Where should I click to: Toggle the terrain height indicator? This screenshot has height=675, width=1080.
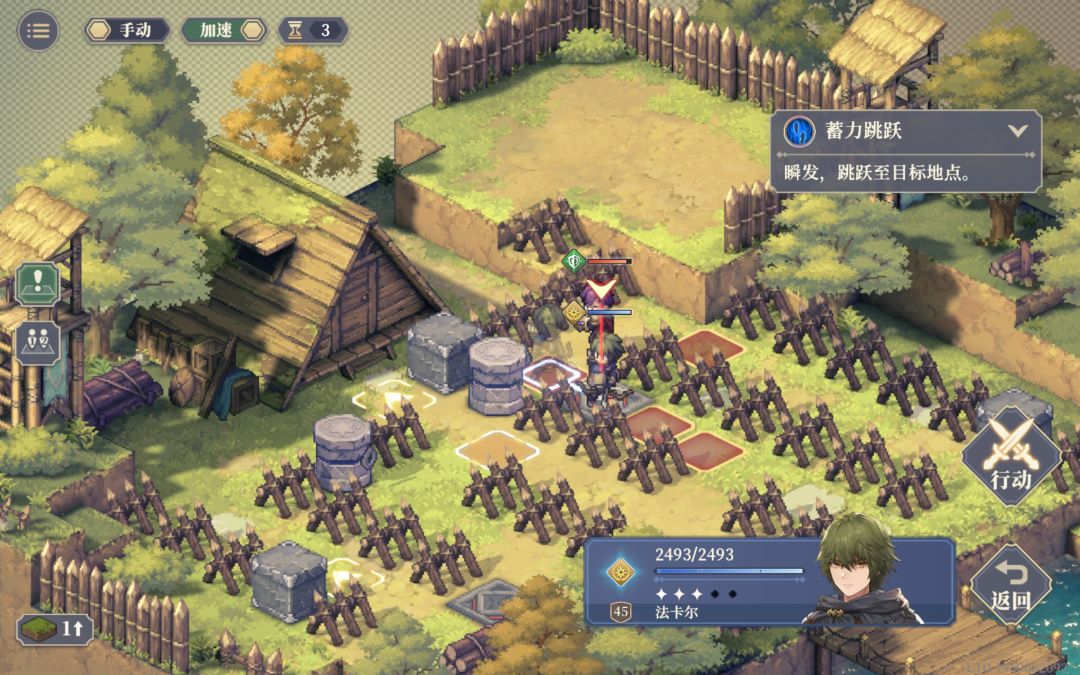pyautogui.click(x=56, y=629)
